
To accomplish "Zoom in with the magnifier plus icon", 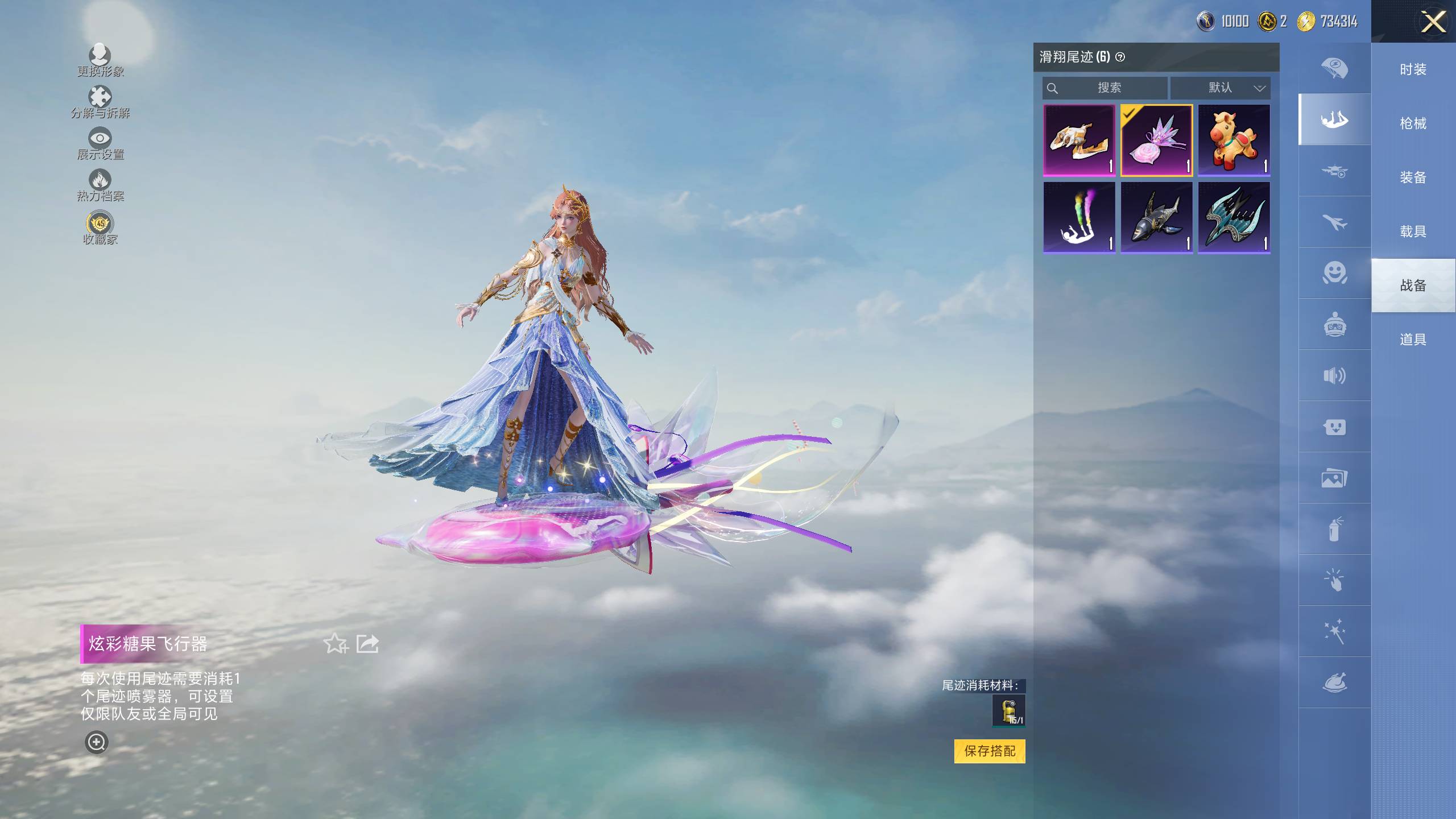I will click(x=96, y=742).
